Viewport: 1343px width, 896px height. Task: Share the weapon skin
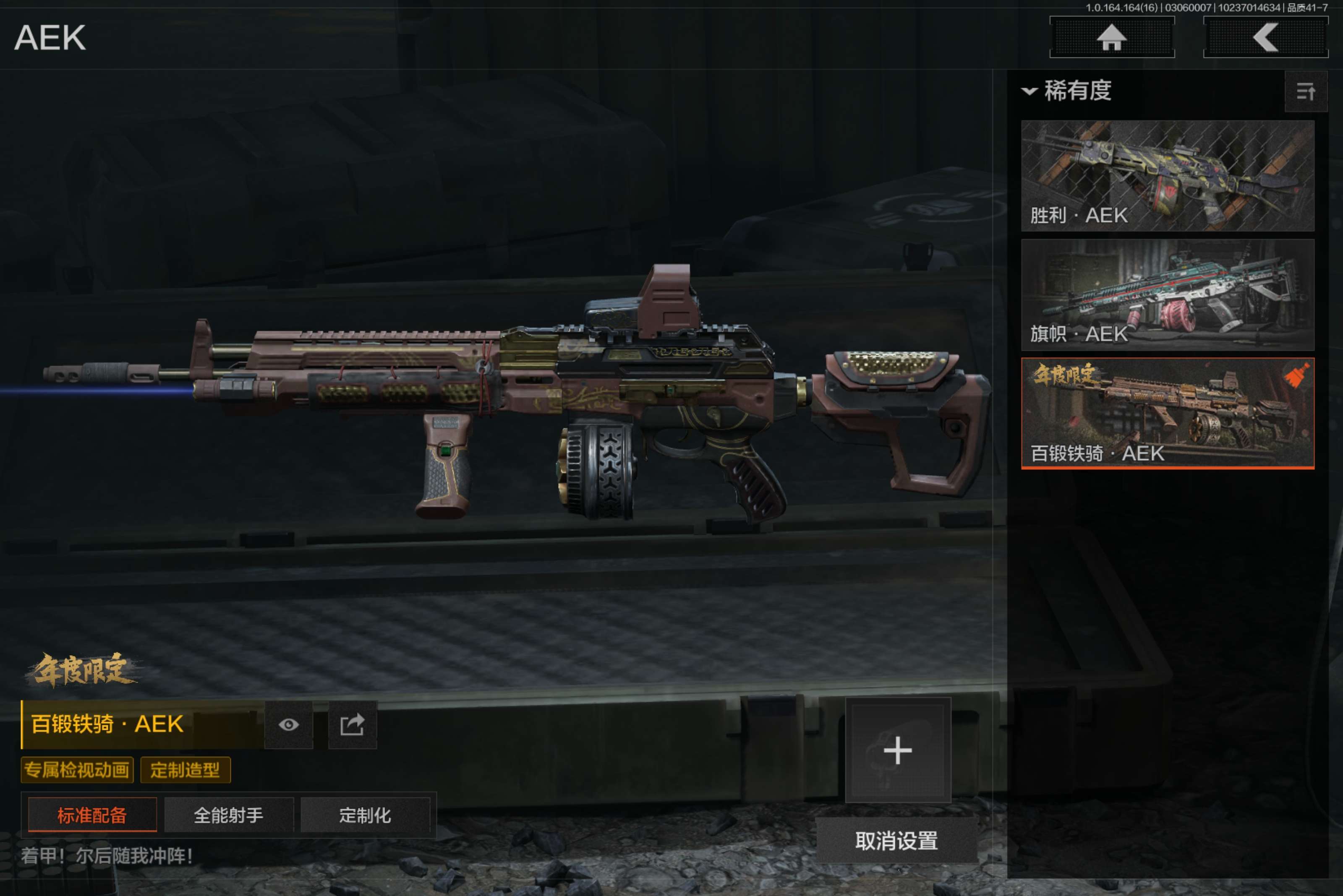click(352, 724)
